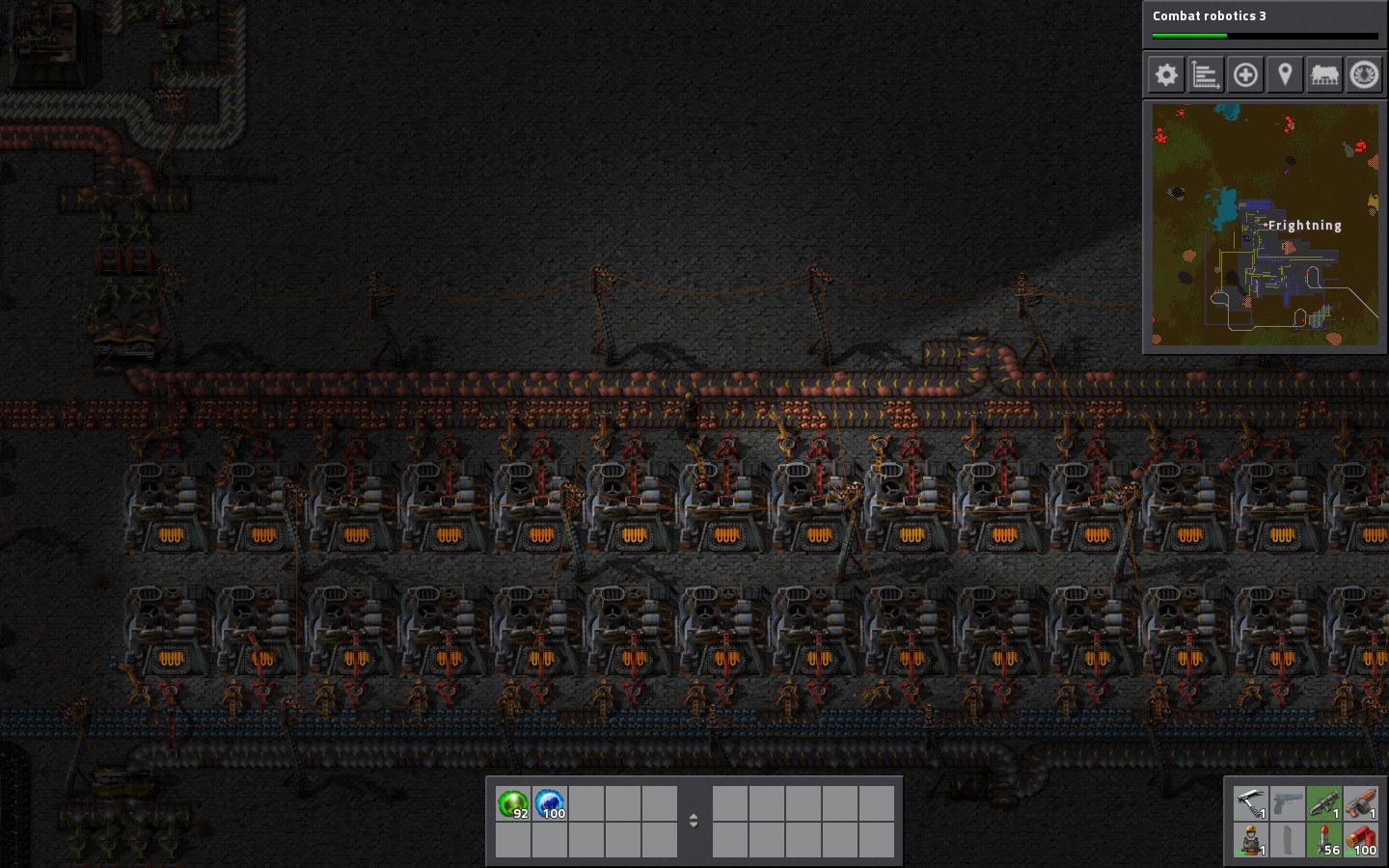Choose the shotgun shells ammo slot
Viewport: 1389px width, 868px height.
1361,839
